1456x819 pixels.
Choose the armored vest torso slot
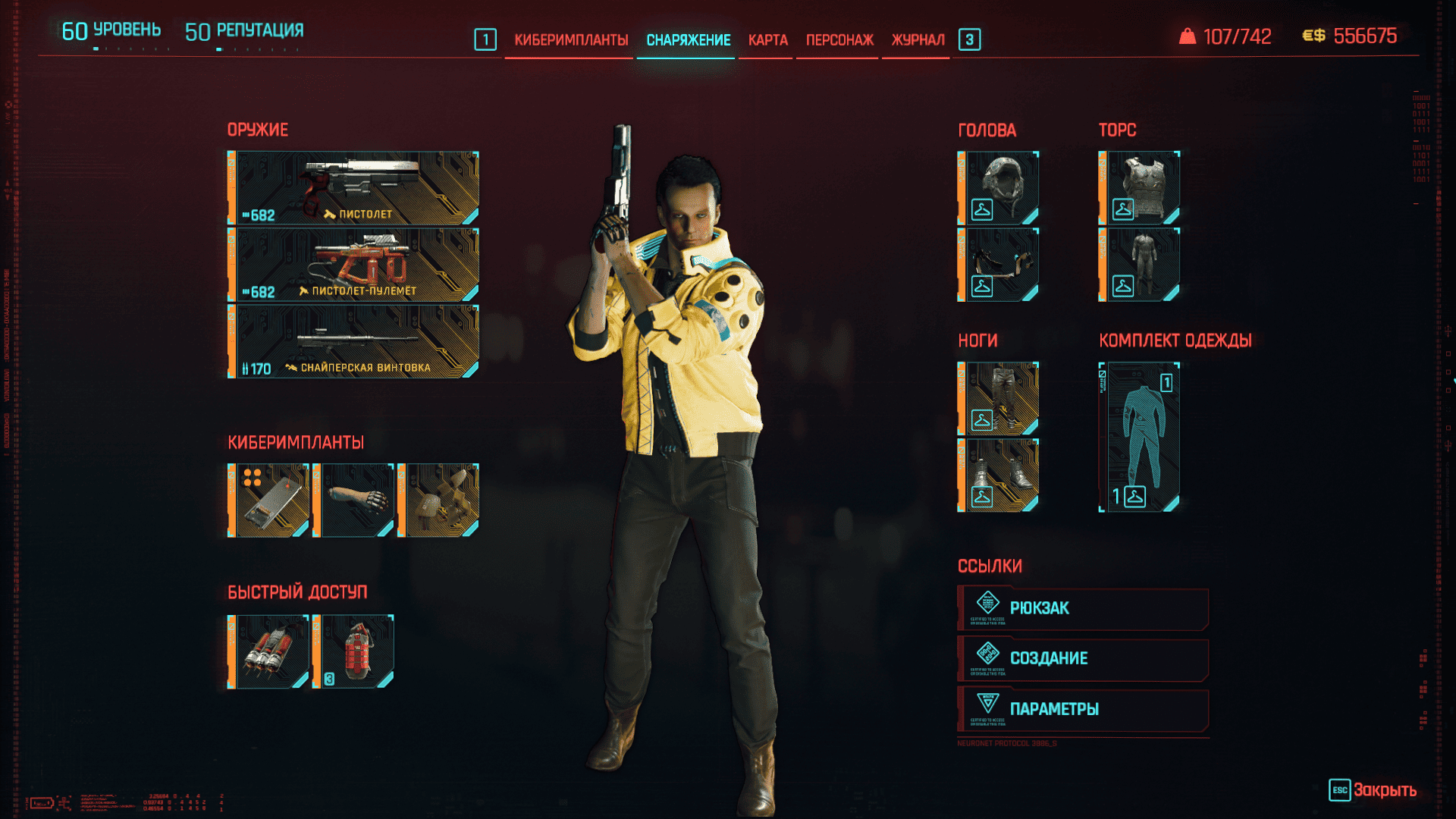coord(1140,188)
